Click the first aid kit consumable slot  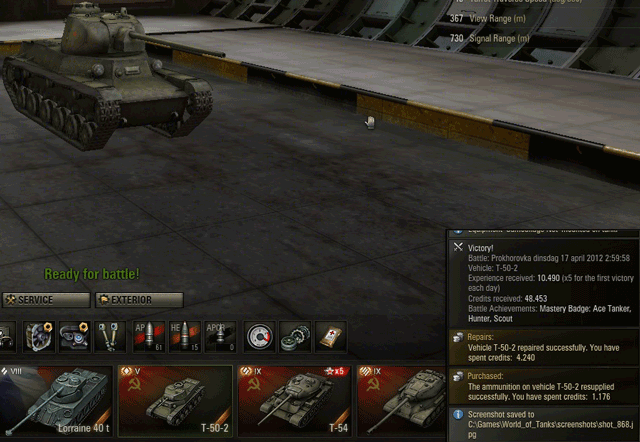(331, 337)
